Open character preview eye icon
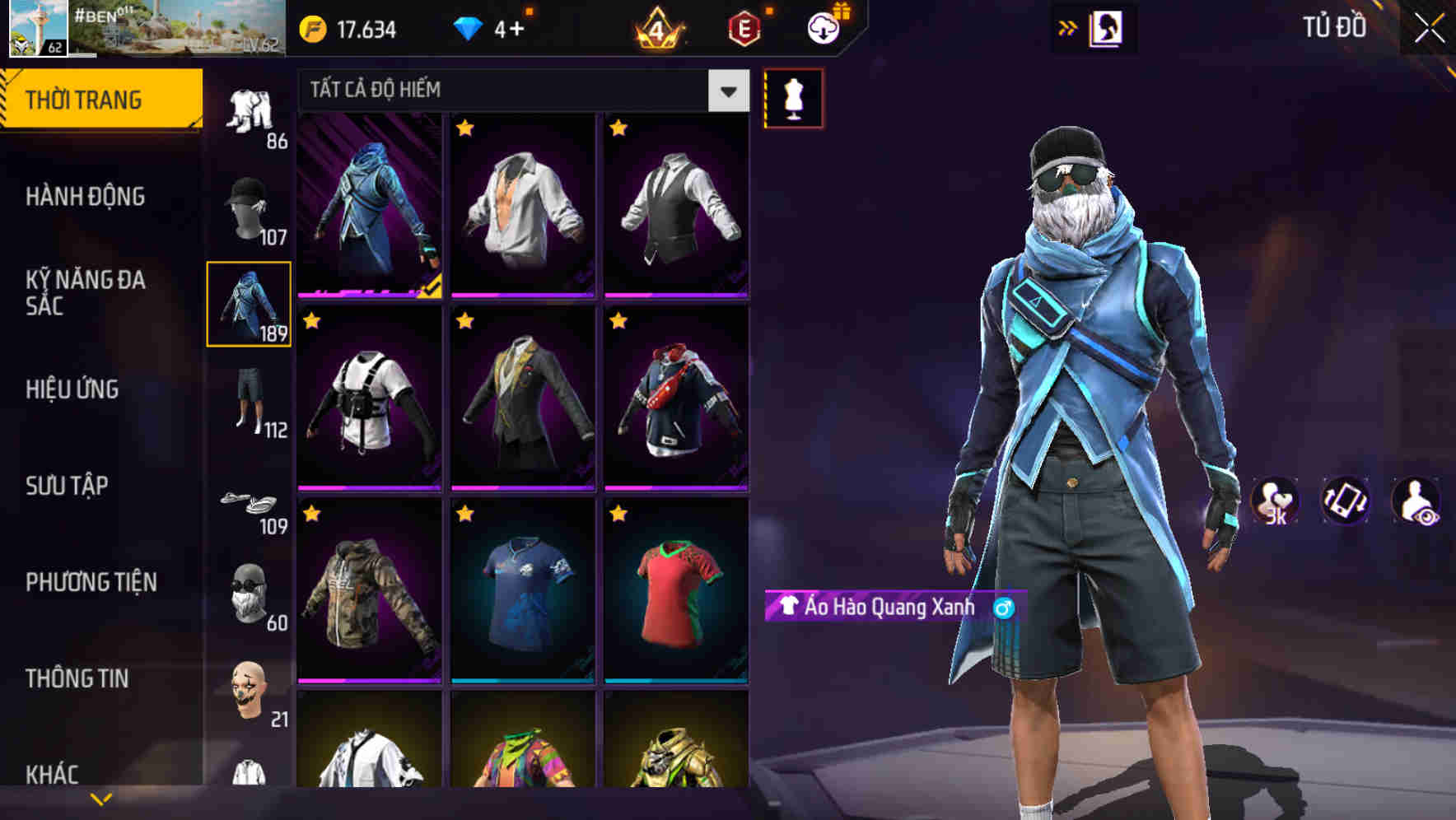The width and height of the screenshot is (1456, 820). (x=1415, y=501)
